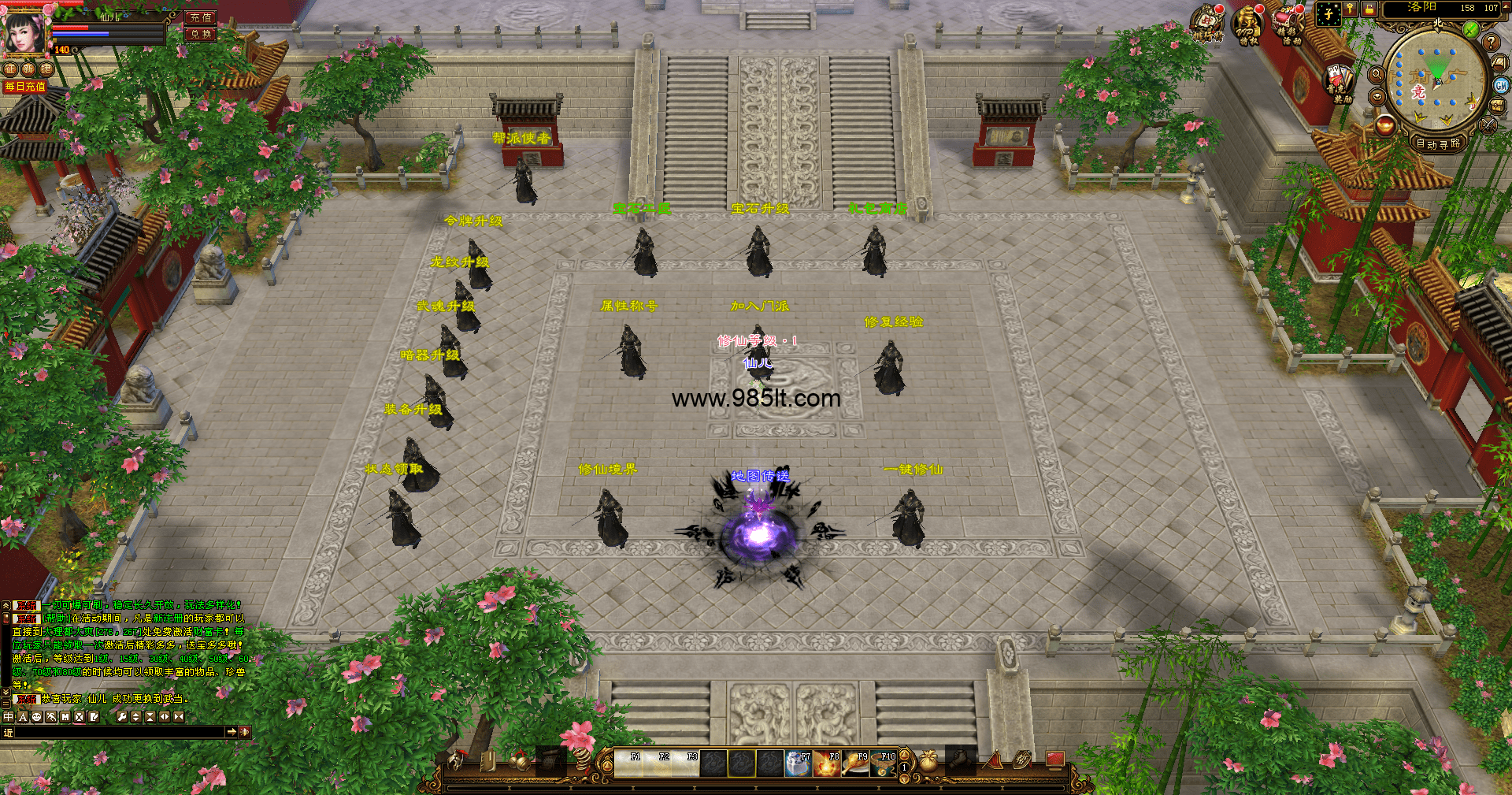
Task: Open the 首充奖励 first-recharge reward icon
Action: coord(1338,83)
